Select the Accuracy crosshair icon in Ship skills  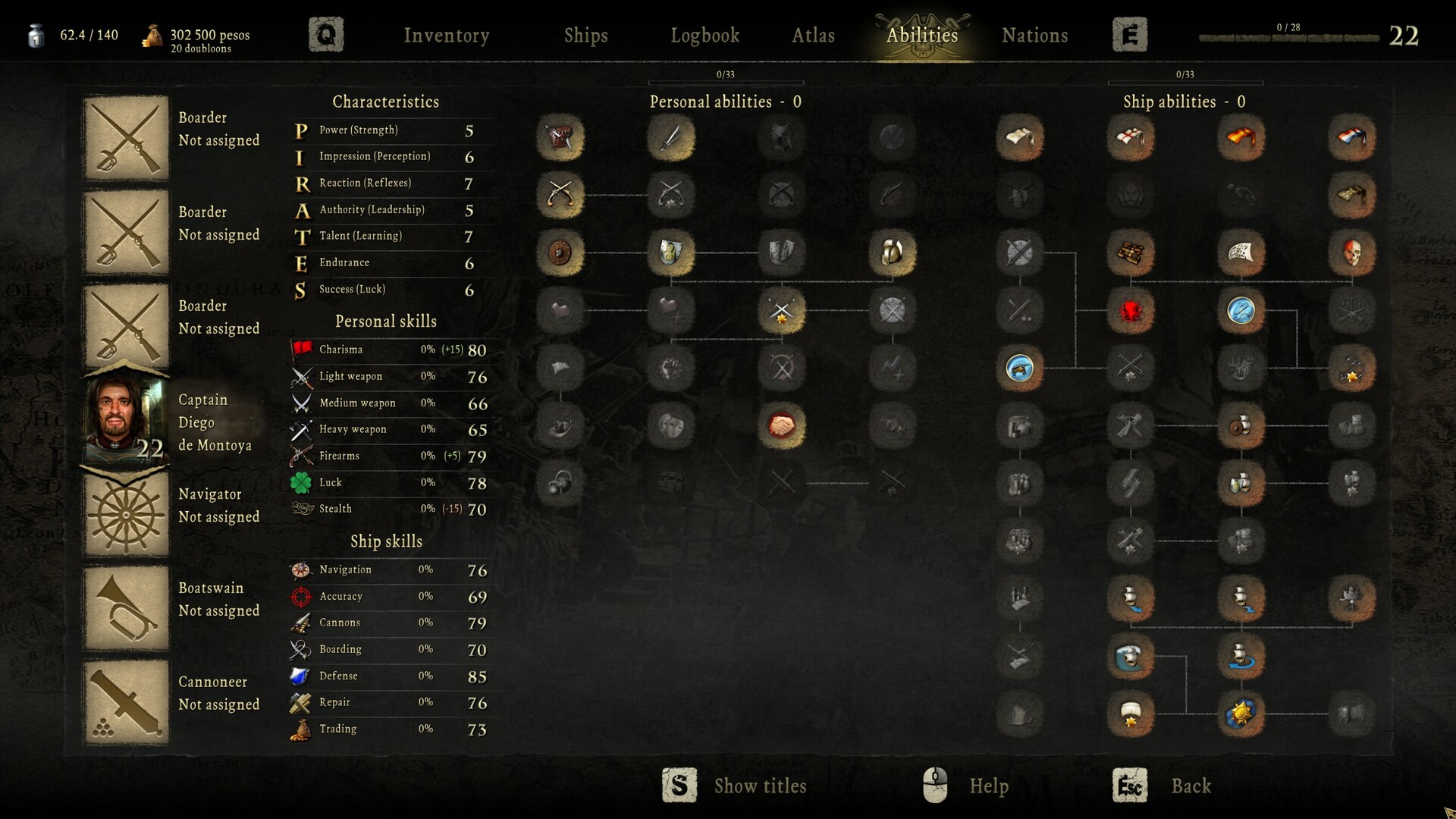click(301, 596)
